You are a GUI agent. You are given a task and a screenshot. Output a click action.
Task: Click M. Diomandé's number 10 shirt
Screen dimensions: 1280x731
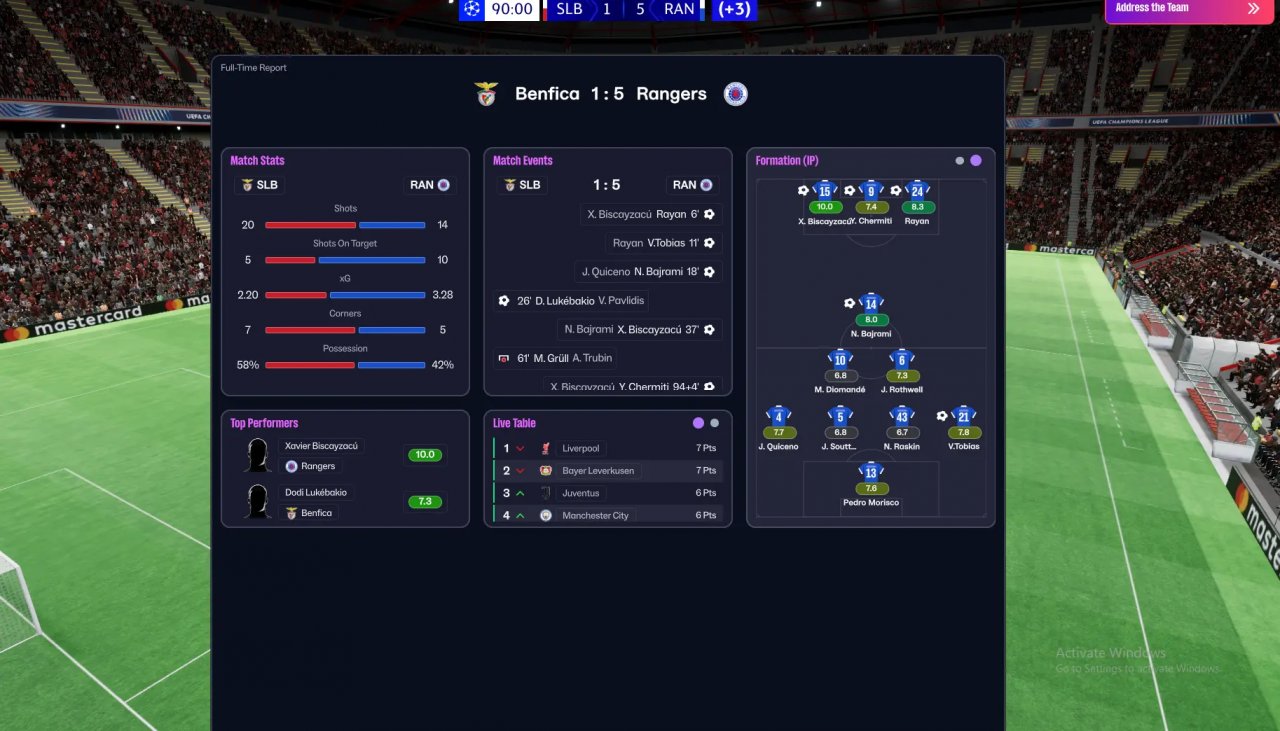[839, 360]
